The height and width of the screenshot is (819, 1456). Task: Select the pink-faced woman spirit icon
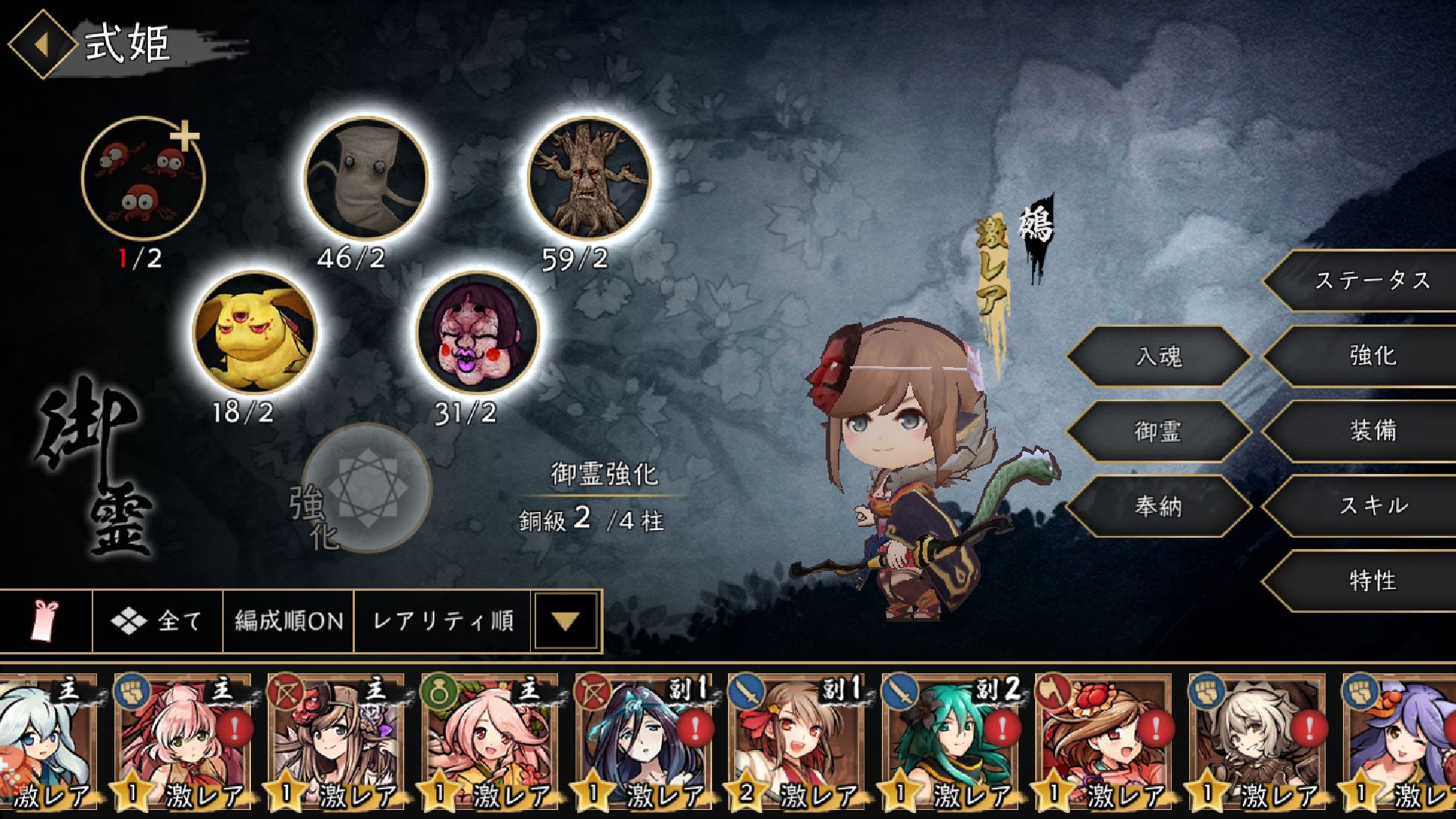pos(478,333)
